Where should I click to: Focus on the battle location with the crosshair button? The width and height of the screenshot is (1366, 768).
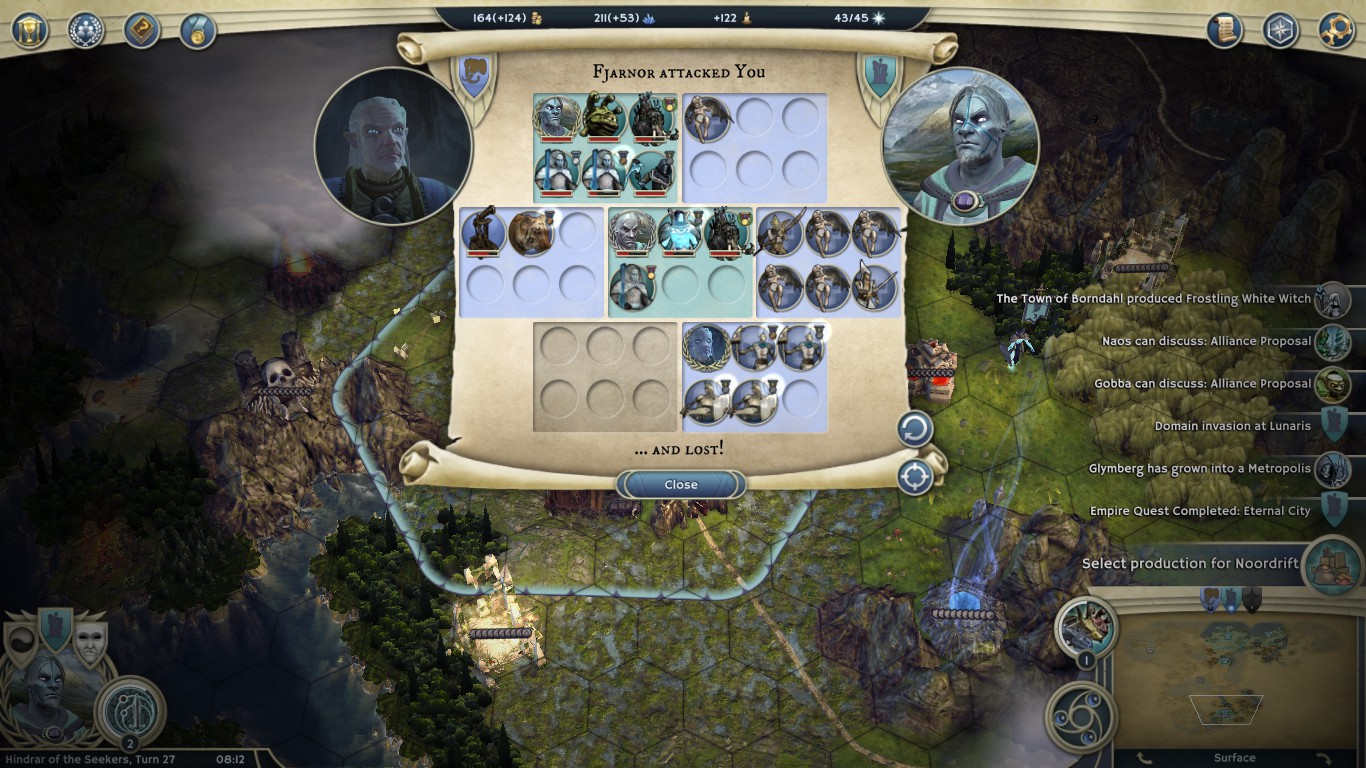click(914, 477)
